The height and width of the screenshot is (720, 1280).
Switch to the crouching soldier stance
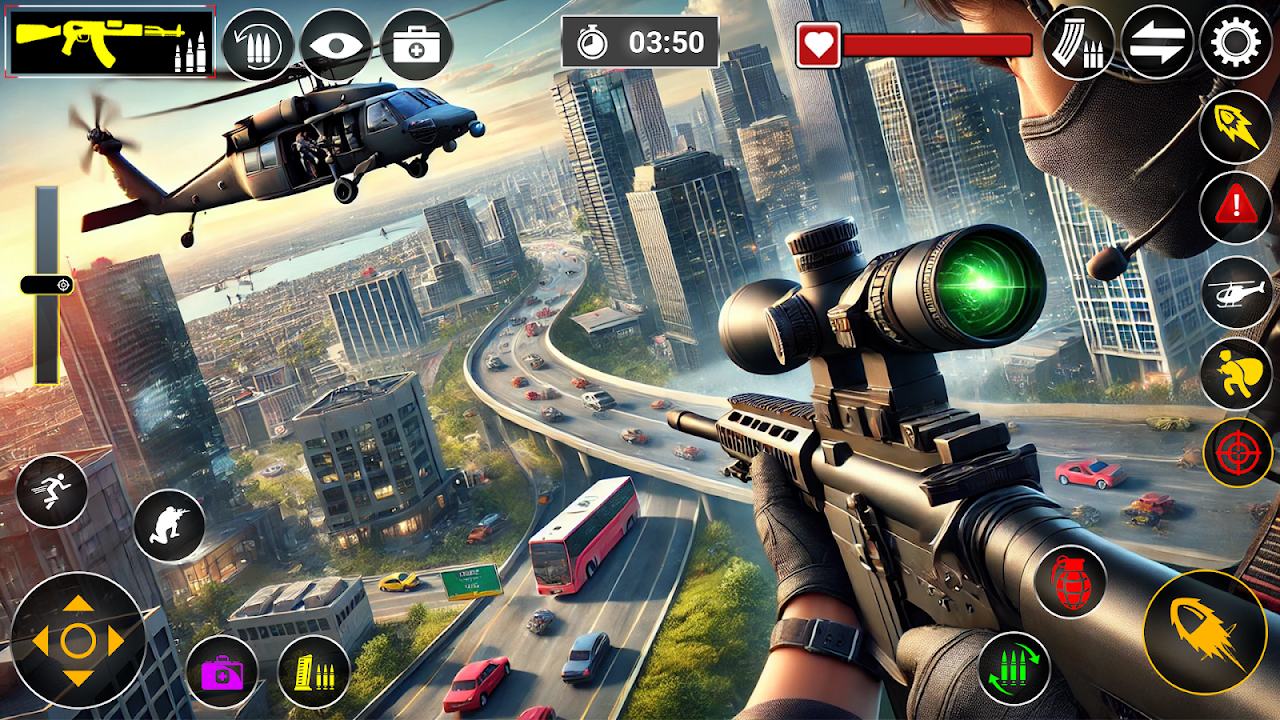point(168,526)
